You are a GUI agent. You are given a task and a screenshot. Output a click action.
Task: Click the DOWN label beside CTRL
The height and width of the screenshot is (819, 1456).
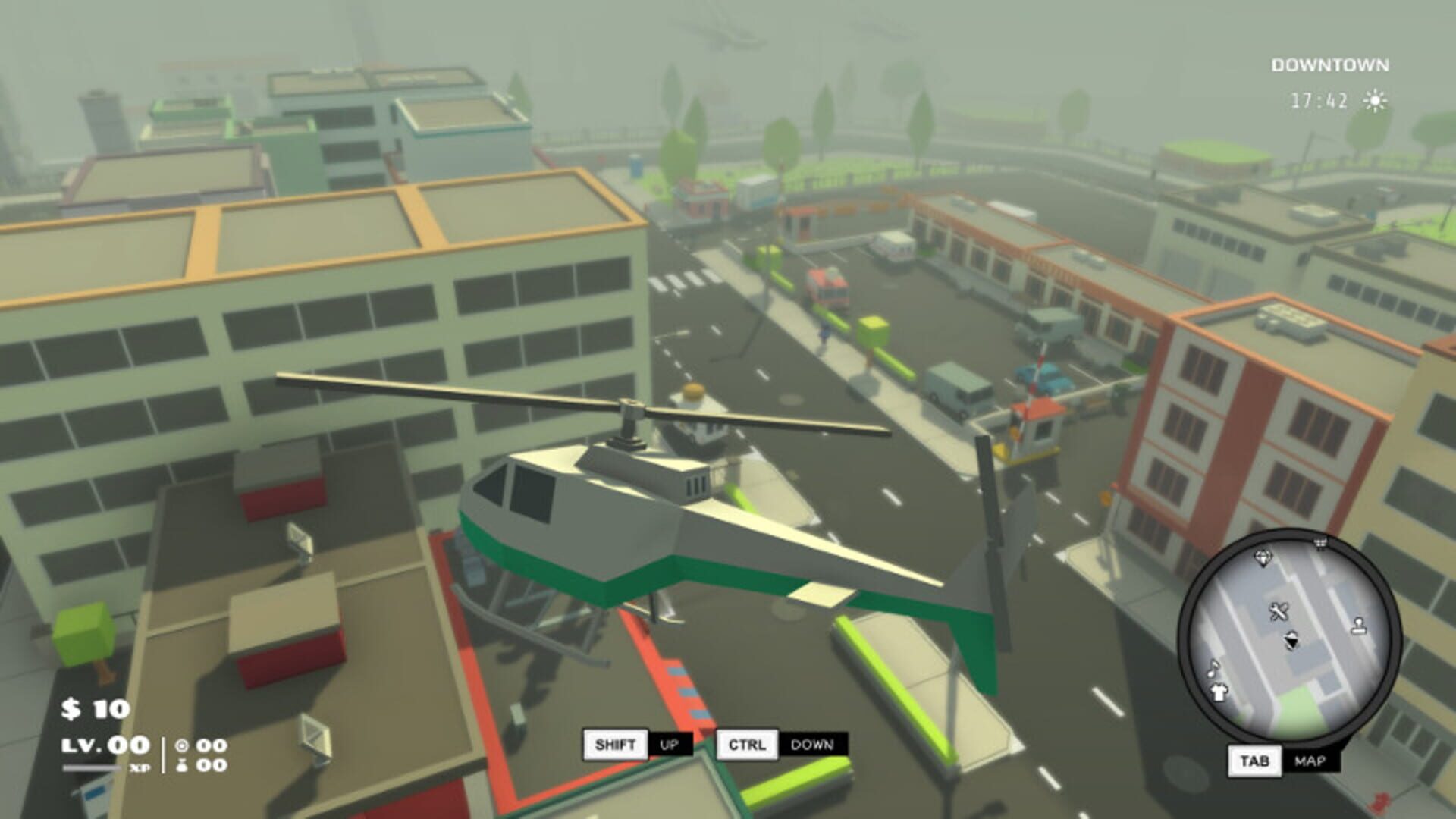coord(811,745)
